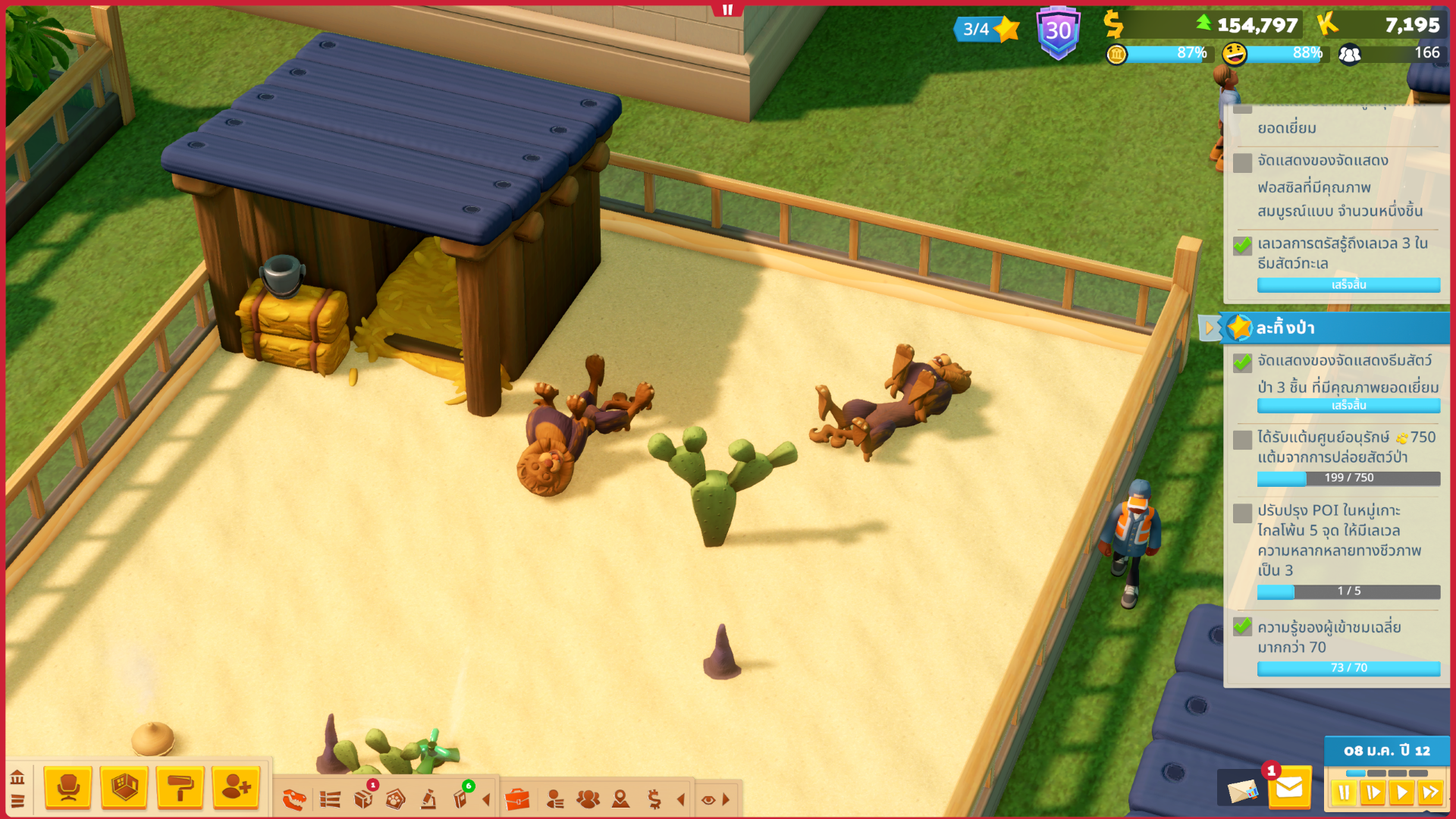Toggle the eye visibility view icon
The width and height of the screenshot is (1456, 819).
pos(708,799)
